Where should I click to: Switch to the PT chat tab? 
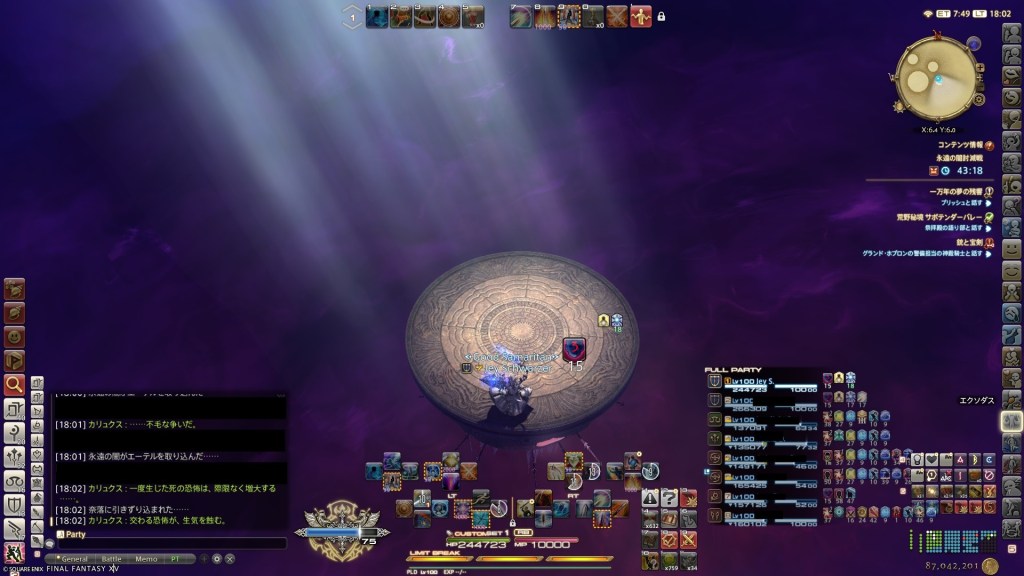(x=175, y=559)
